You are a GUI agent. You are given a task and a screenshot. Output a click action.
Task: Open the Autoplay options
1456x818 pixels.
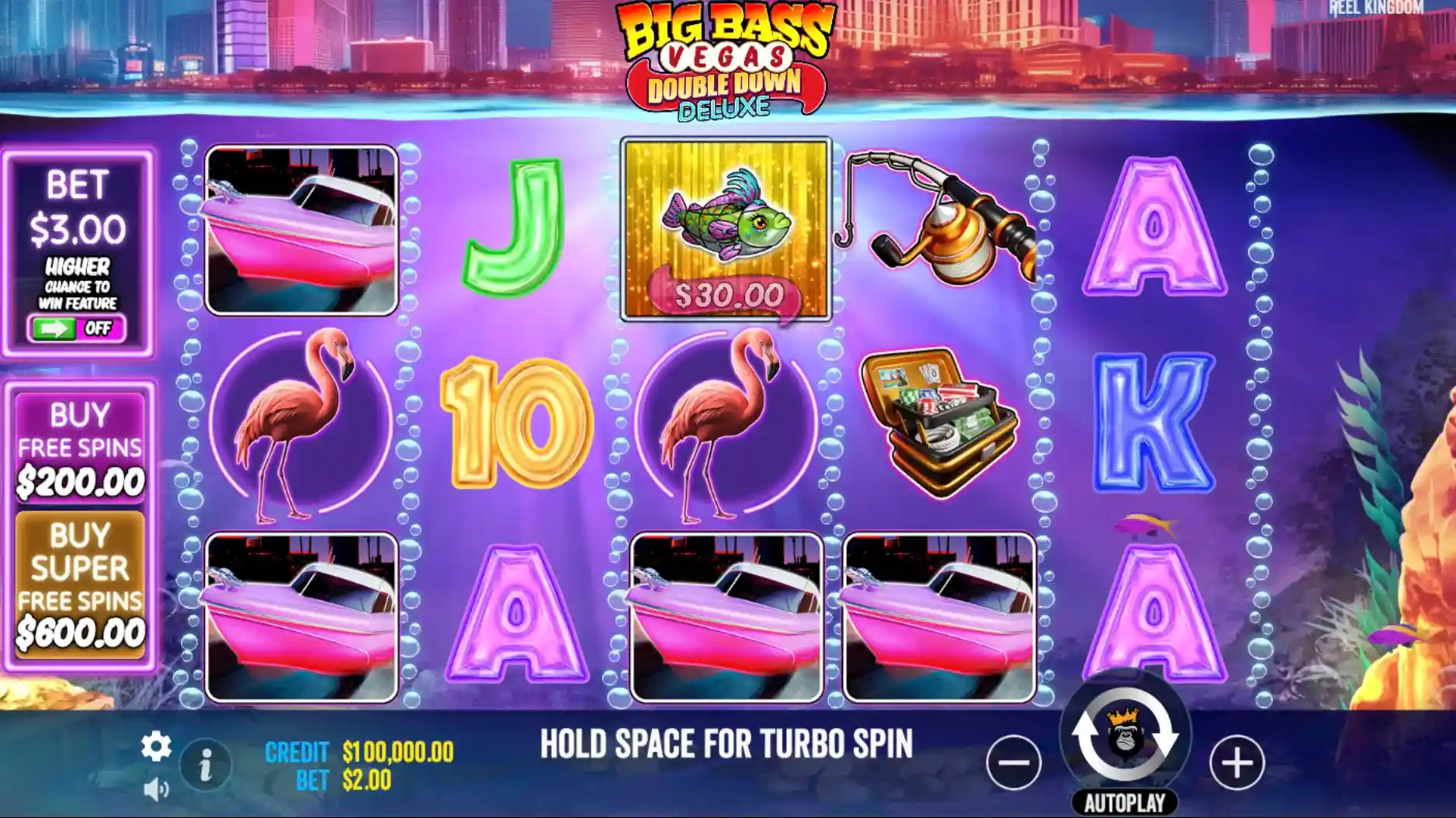coord(1125,802)
